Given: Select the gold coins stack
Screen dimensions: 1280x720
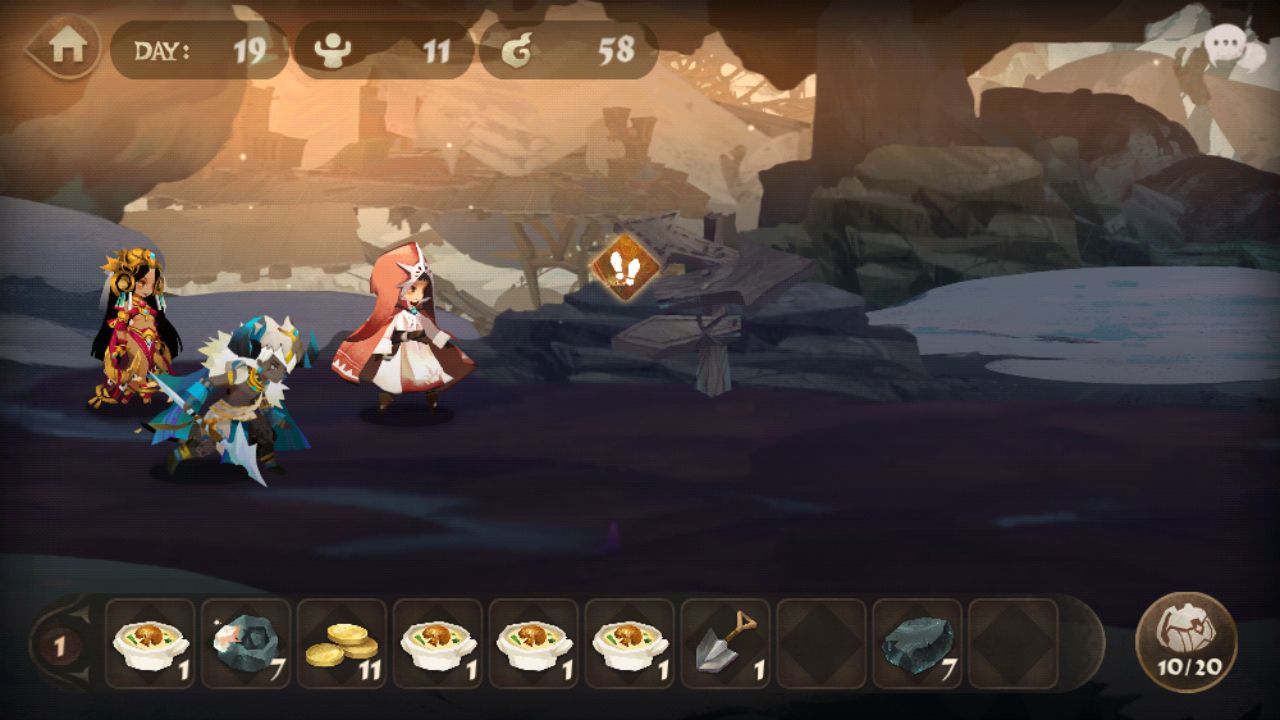Looking at the screenshot, I should (342, 644).
